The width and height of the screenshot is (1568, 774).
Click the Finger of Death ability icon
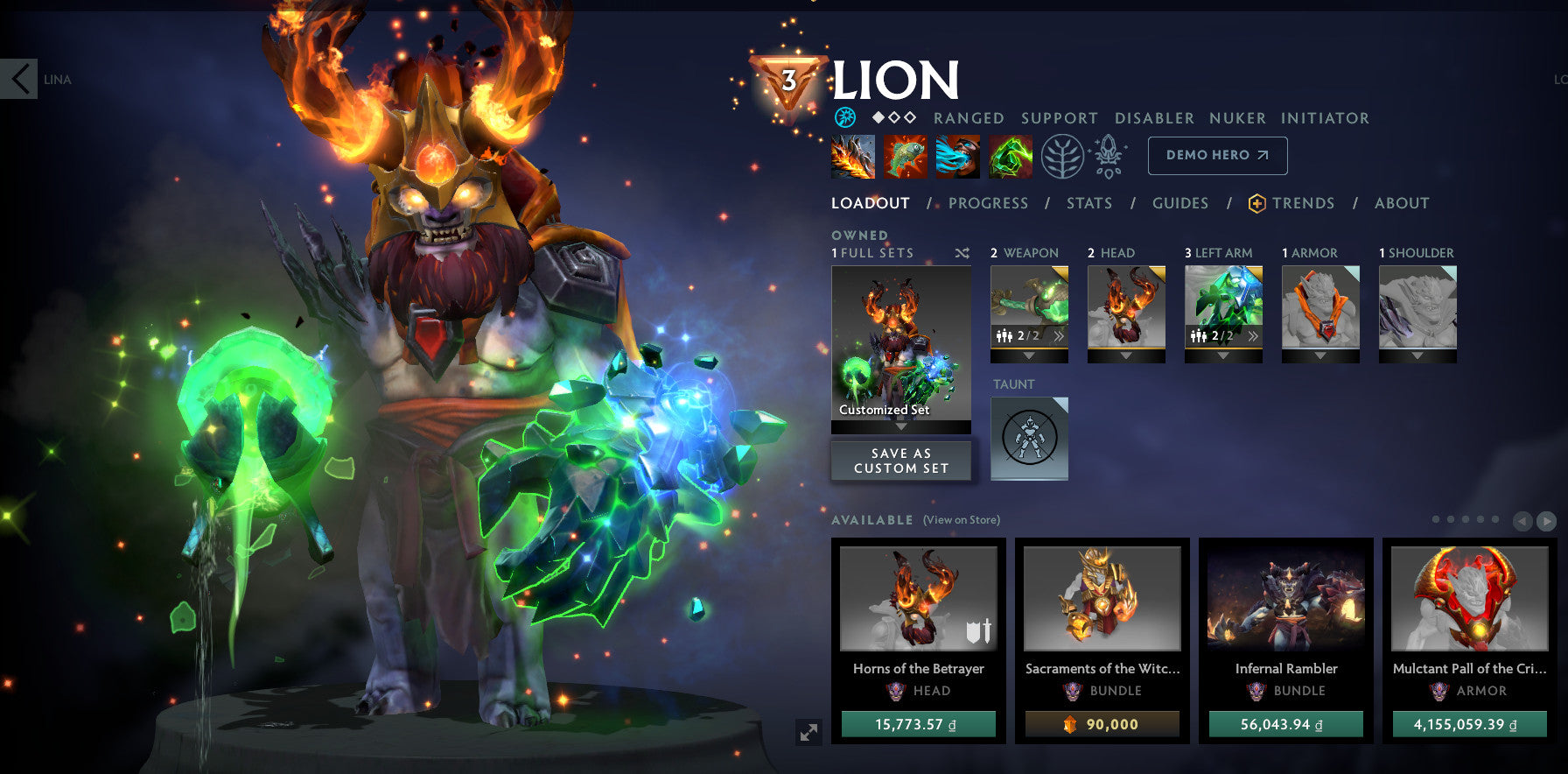tap(1011, 156)
